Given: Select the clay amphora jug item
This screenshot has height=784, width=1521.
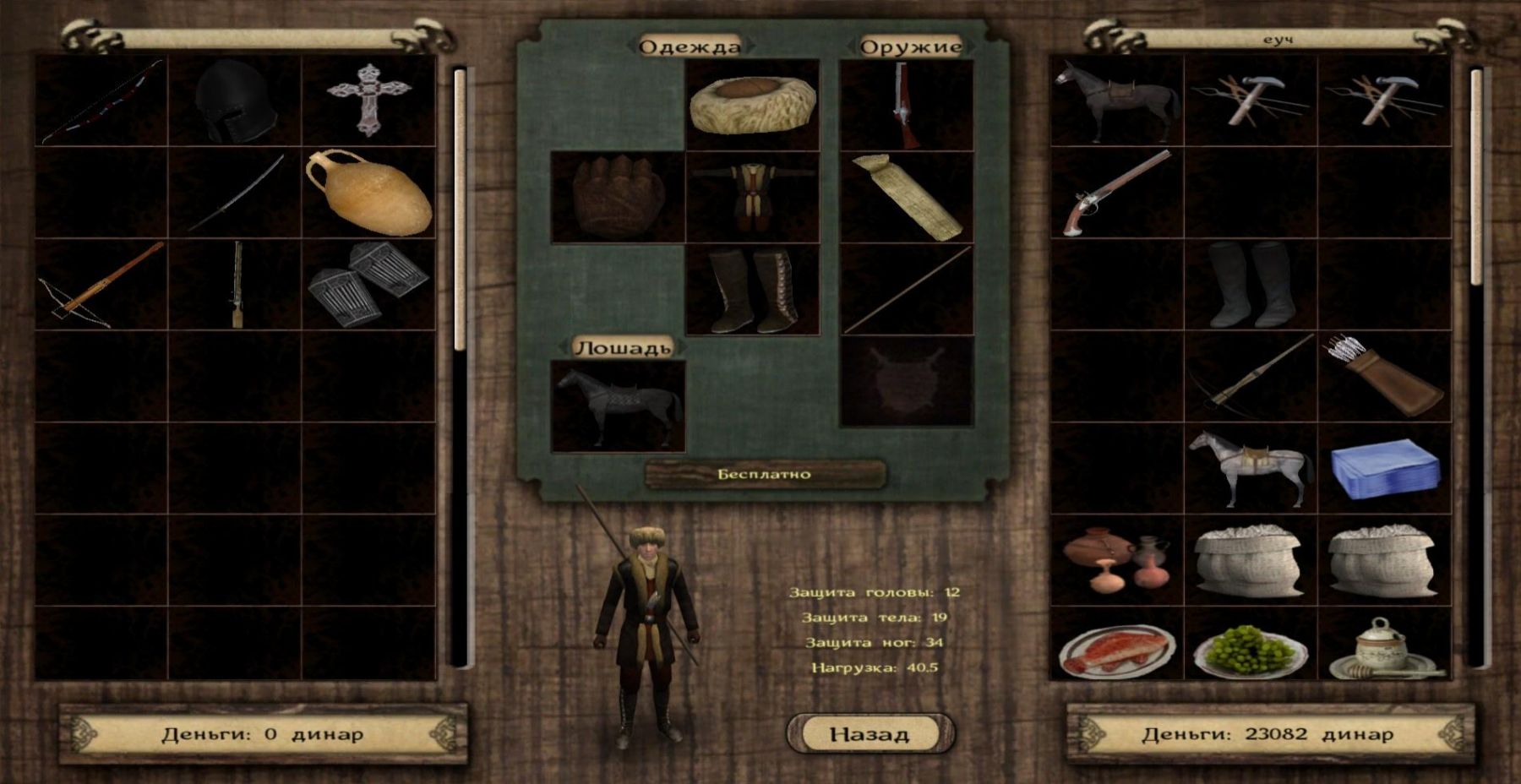Looking at the screenshot, I should pyautogui.click(x=369, y=193).
